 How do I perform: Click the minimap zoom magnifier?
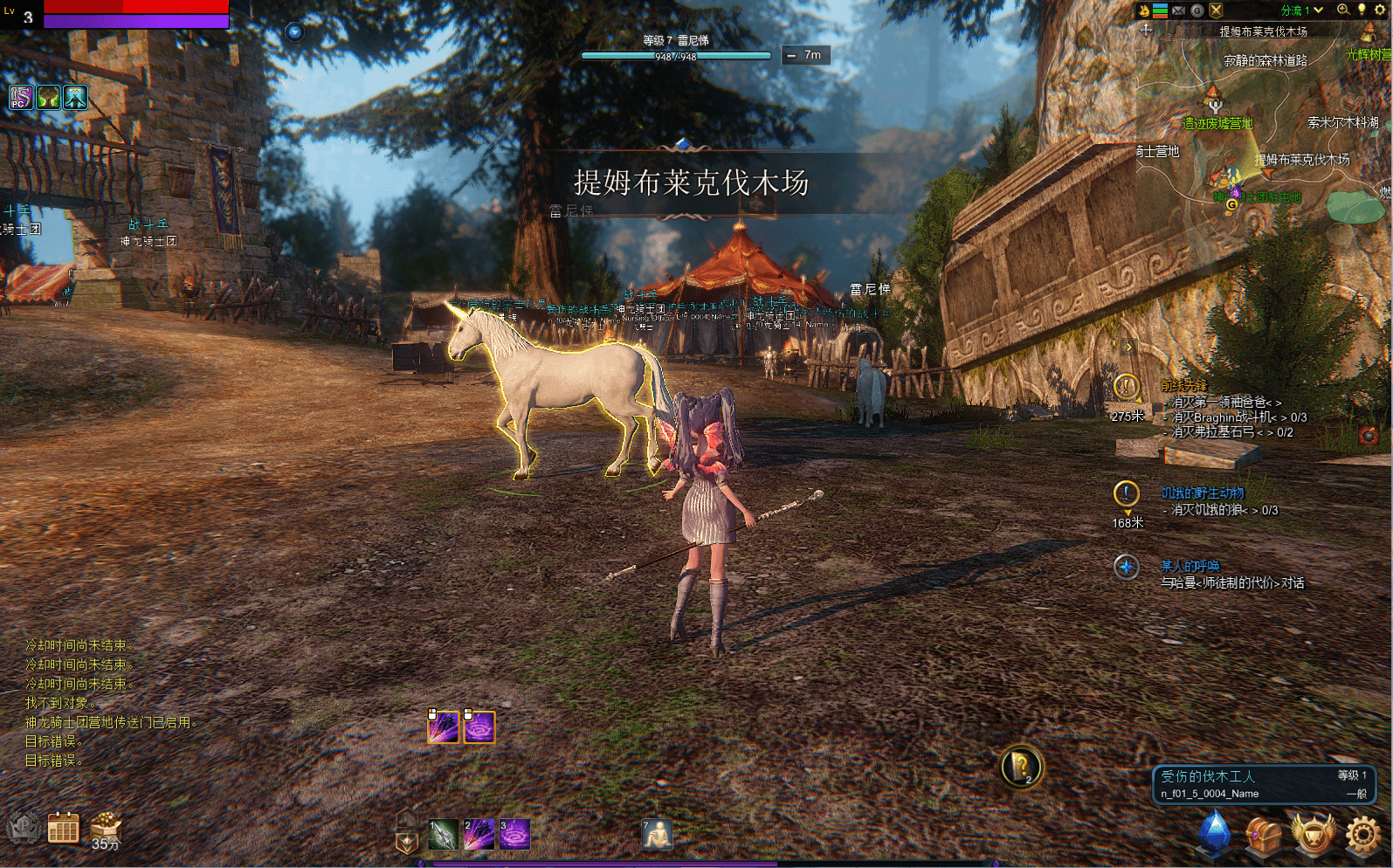tap(1343, 10)
